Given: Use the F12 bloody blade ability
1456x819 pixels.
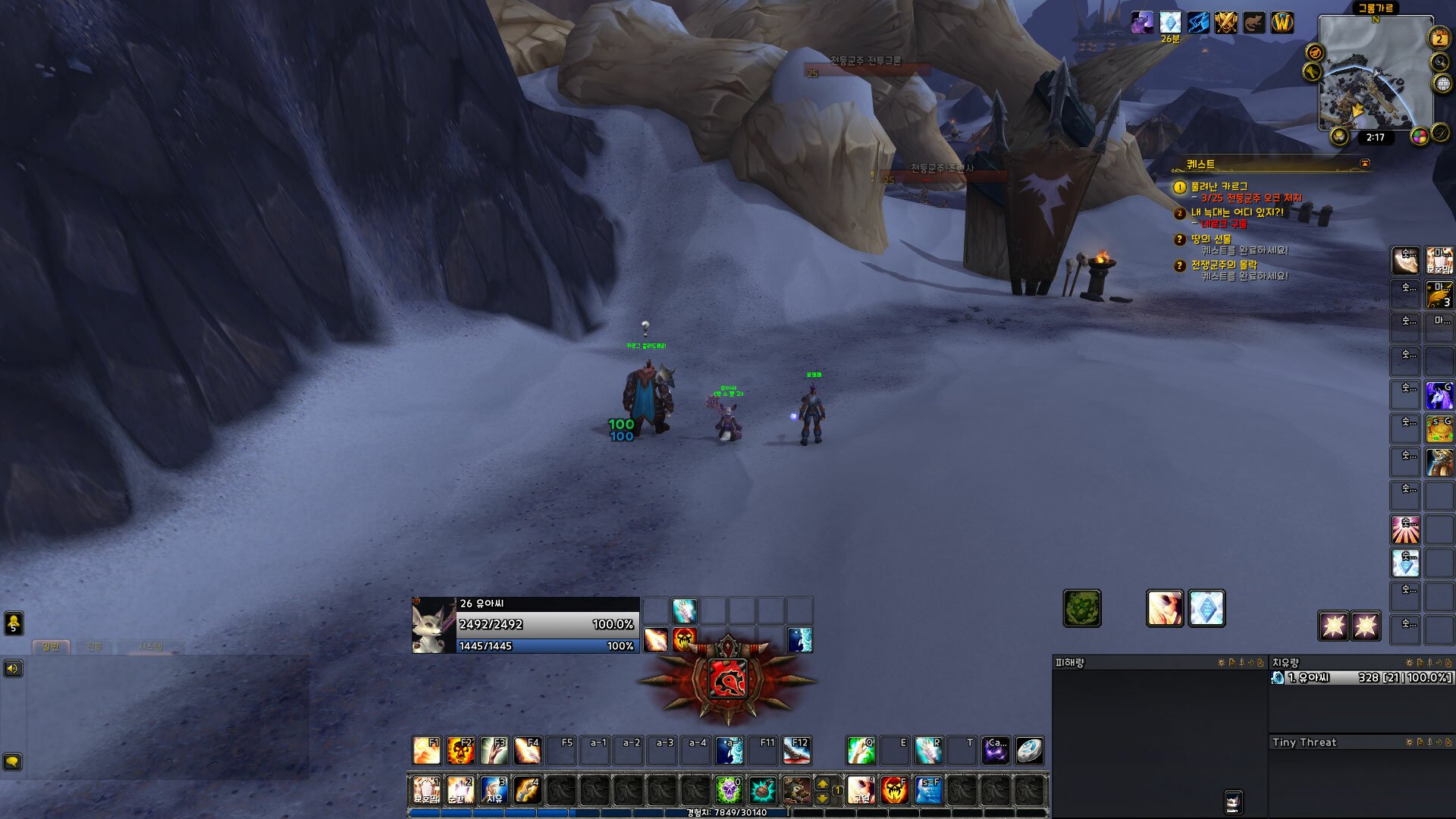Looking at the screenshot, I should 797,751.
